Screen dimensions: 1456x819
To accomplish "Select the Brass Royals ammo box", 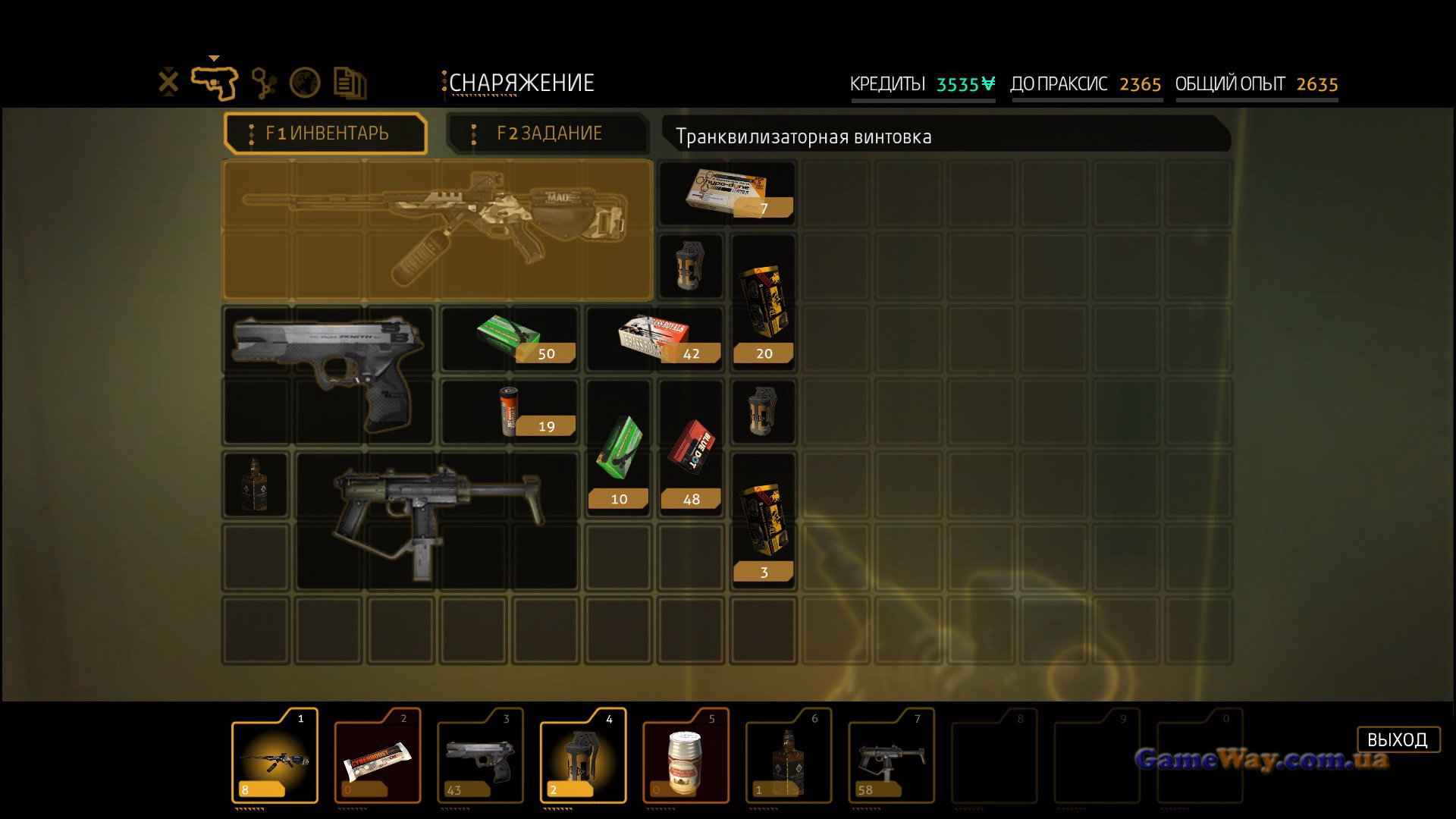I will pyautogui.click(x=654, y=339).
